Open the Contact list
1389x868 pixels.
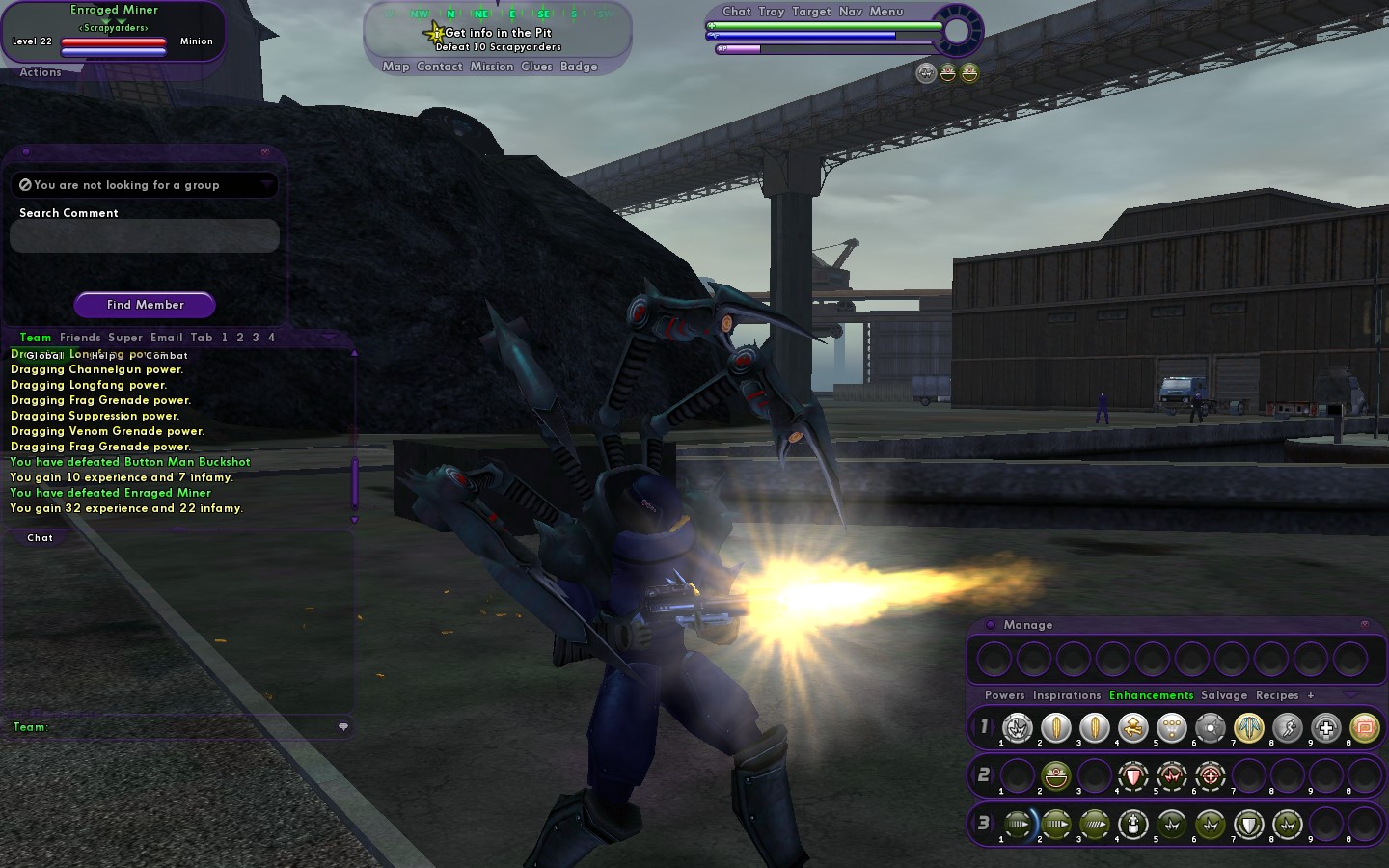click(x=440, y=67)
